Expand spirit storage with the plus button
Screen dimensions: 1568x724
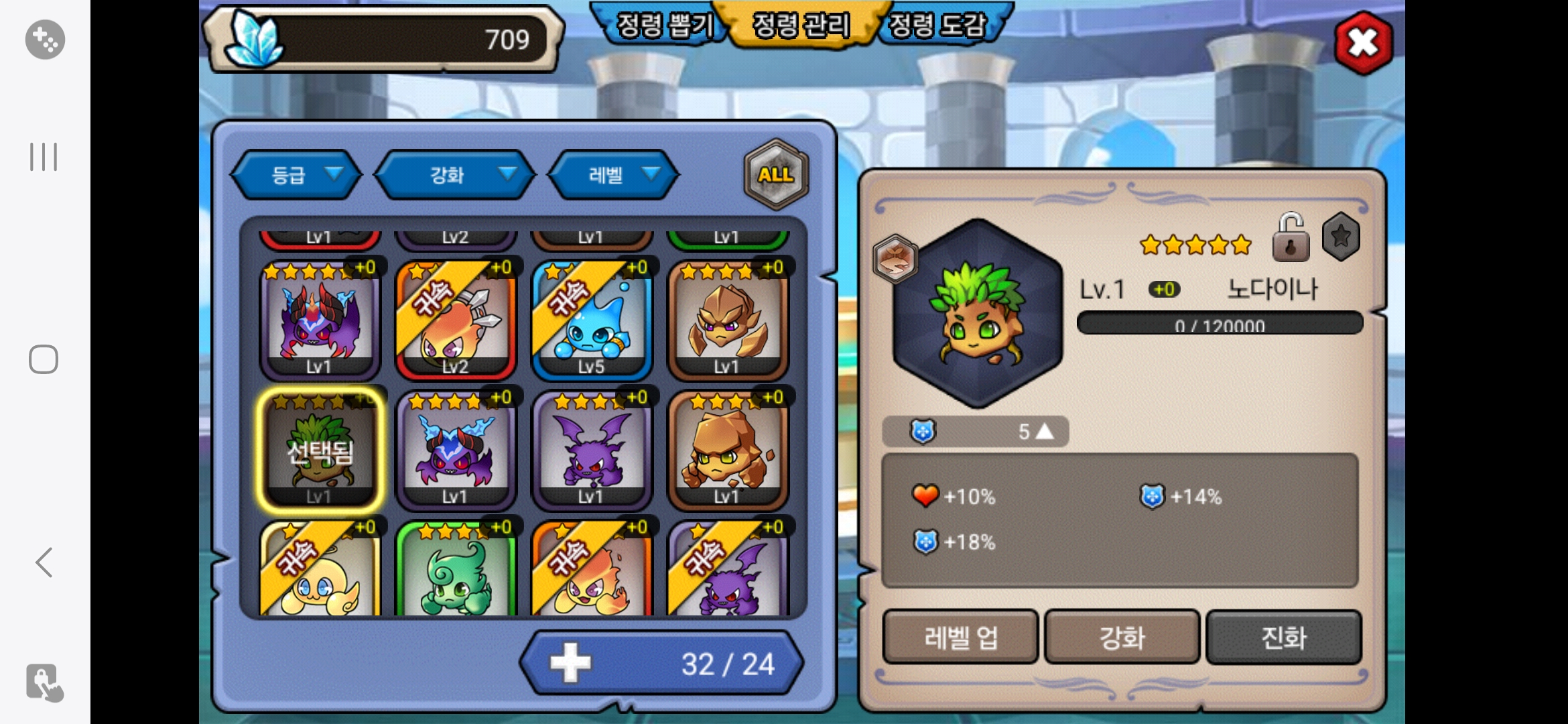tap(571, 664)
